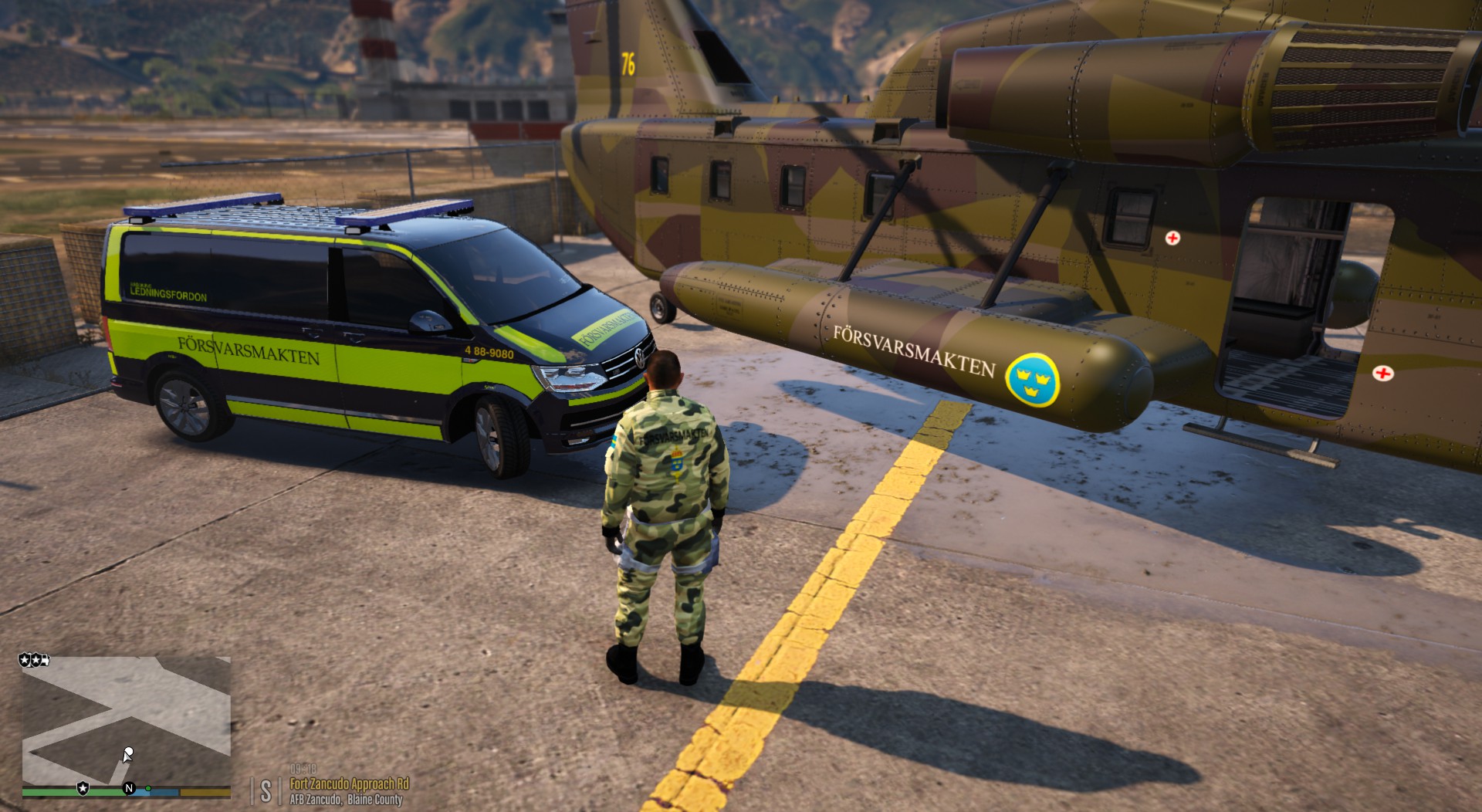Select the white player arrow on minimap

click(x=128, y=753)
